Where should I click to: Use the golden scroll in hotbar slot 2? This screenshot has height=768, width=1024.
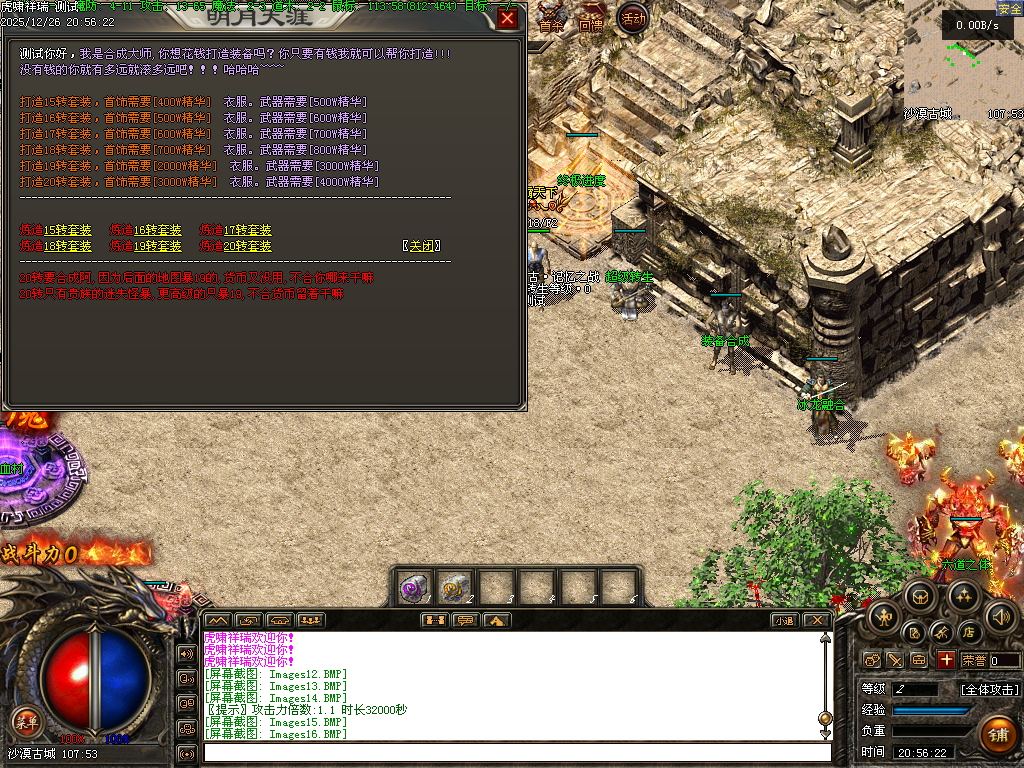(x=456, y=588)
